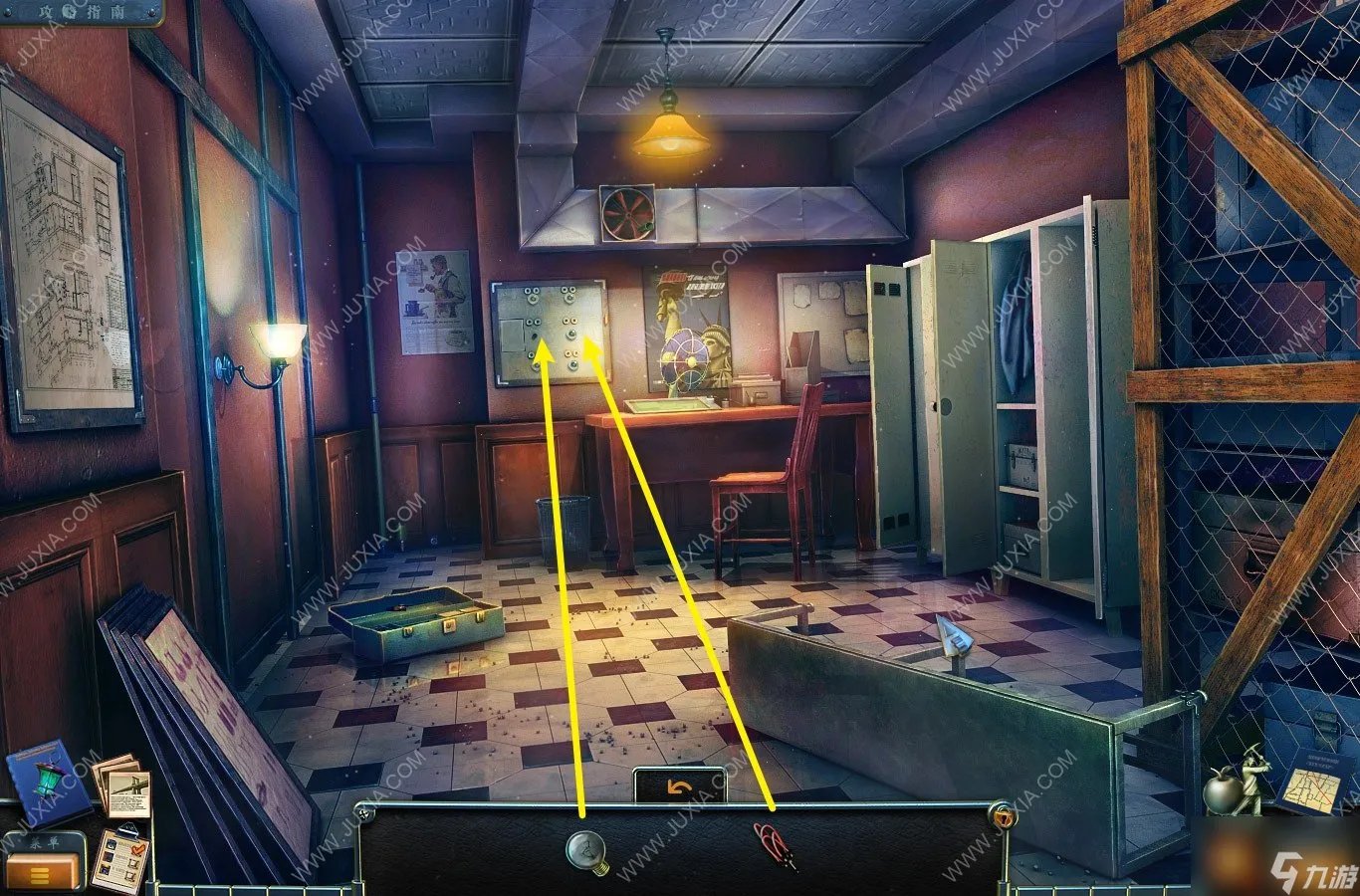The image size is (1360, 896).
Task: Select the red wire in the inventory
Action: pos(772,843)
